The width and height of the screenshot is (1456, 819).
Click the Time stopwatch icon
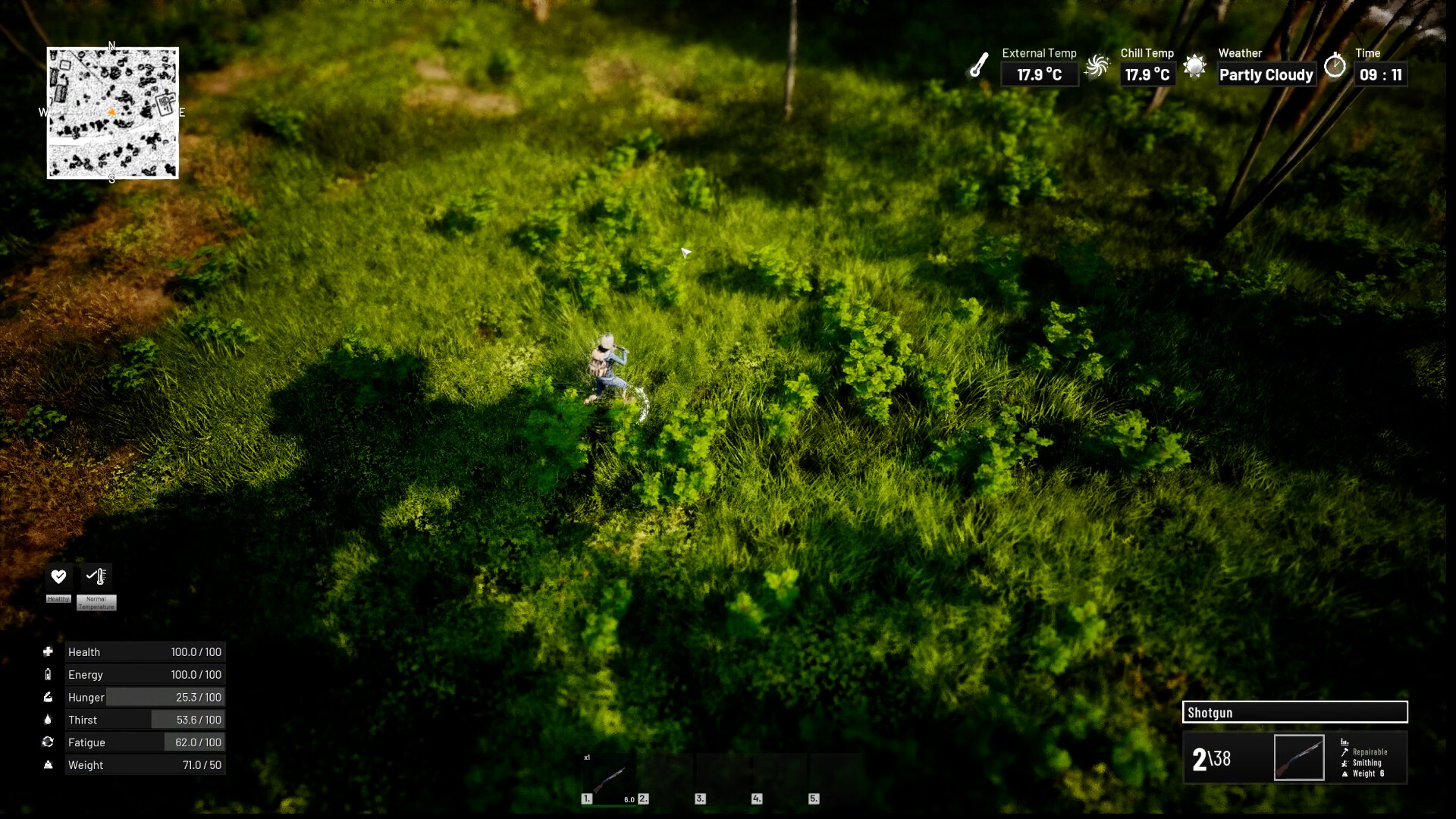[1335, 67]
